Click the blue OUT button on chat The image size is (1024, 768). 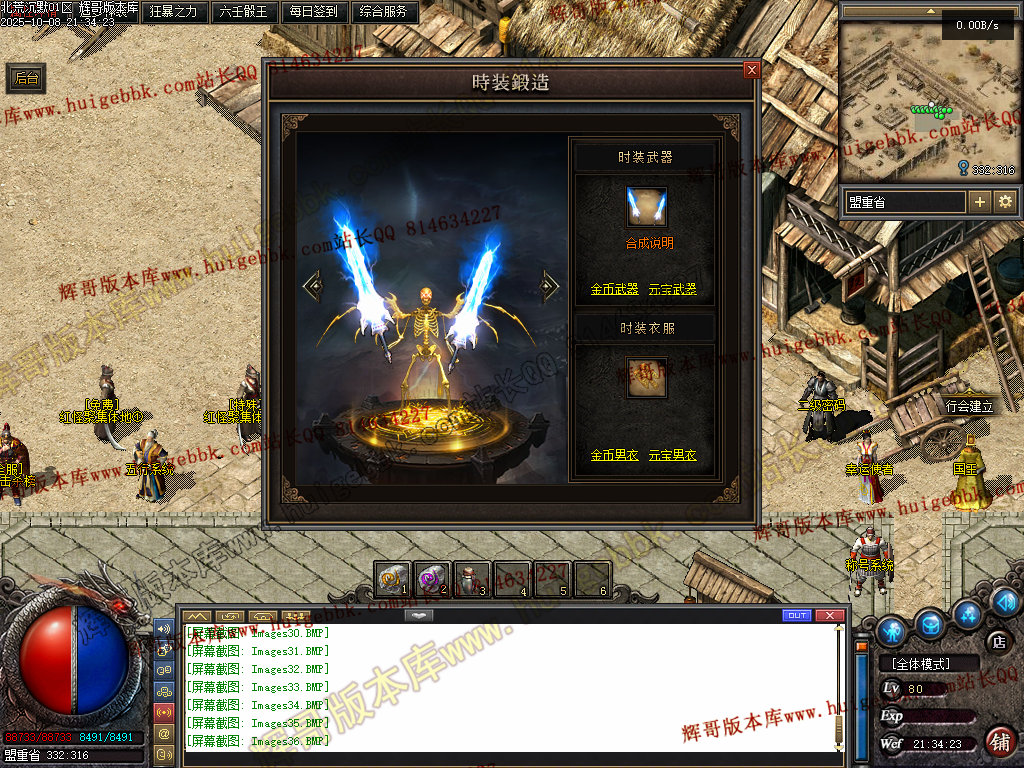[x=797, y=615]
